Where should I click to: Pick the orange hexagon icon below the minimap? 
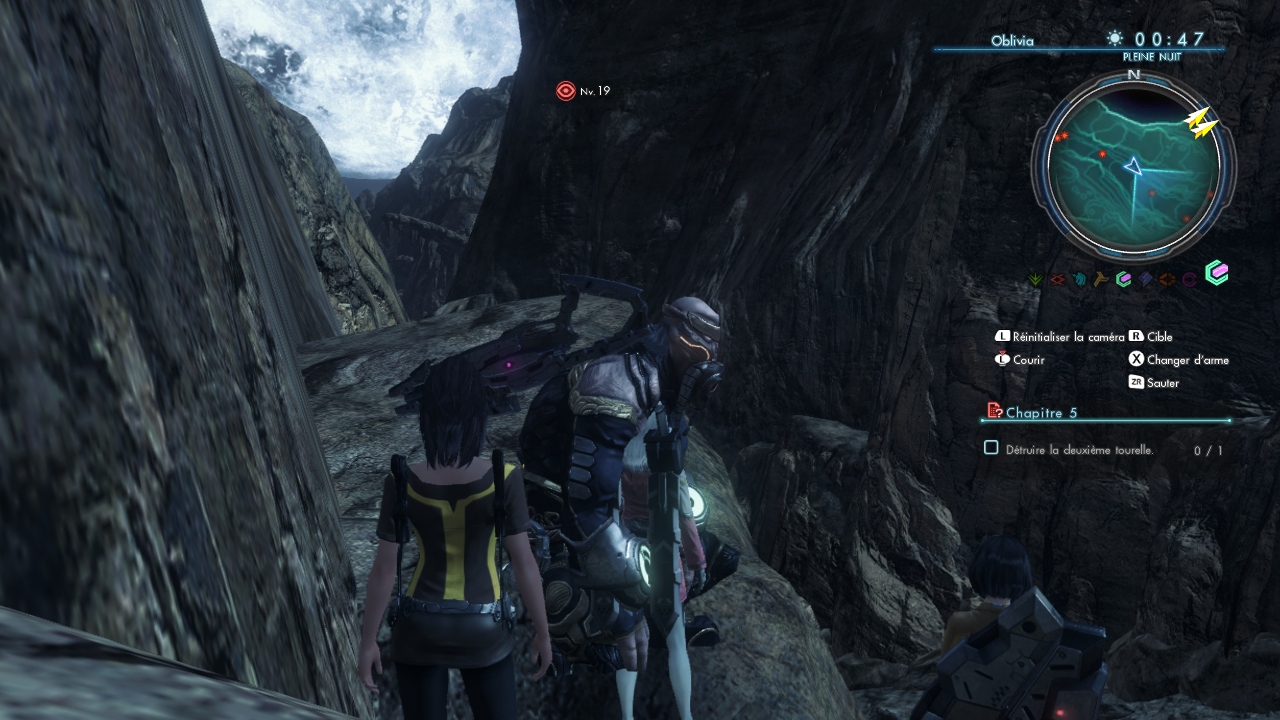click(x=1167, y=280)
